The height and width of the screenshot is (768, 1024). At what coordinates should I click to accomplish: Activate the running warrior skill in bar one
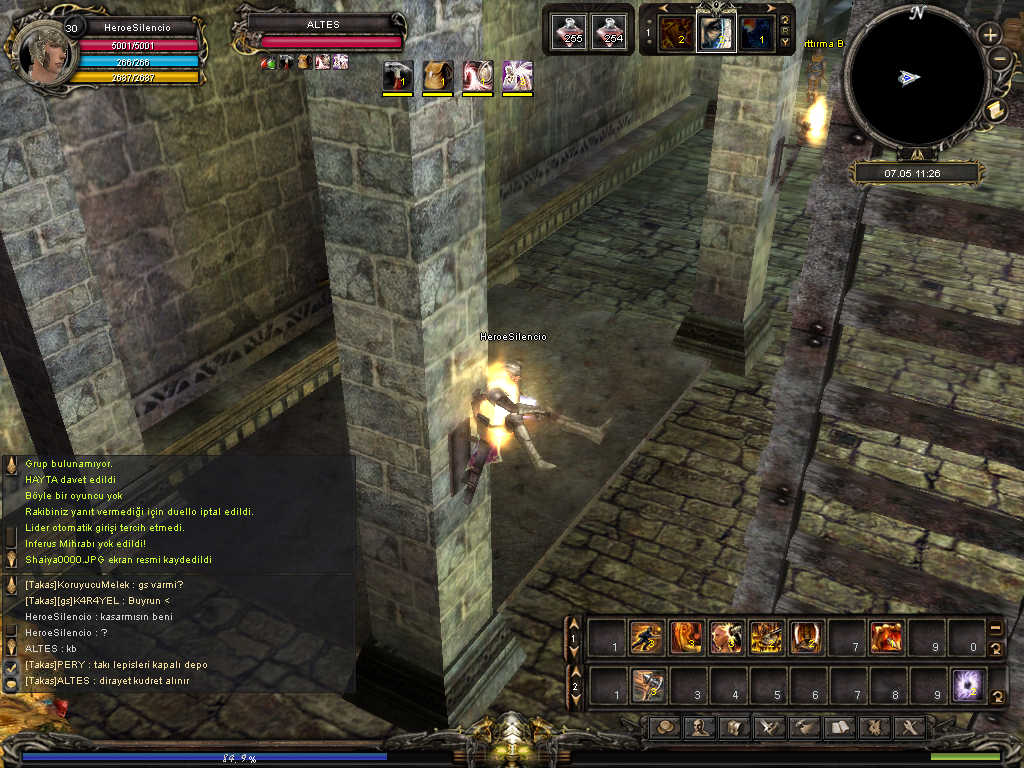click(x=647, y=637)
